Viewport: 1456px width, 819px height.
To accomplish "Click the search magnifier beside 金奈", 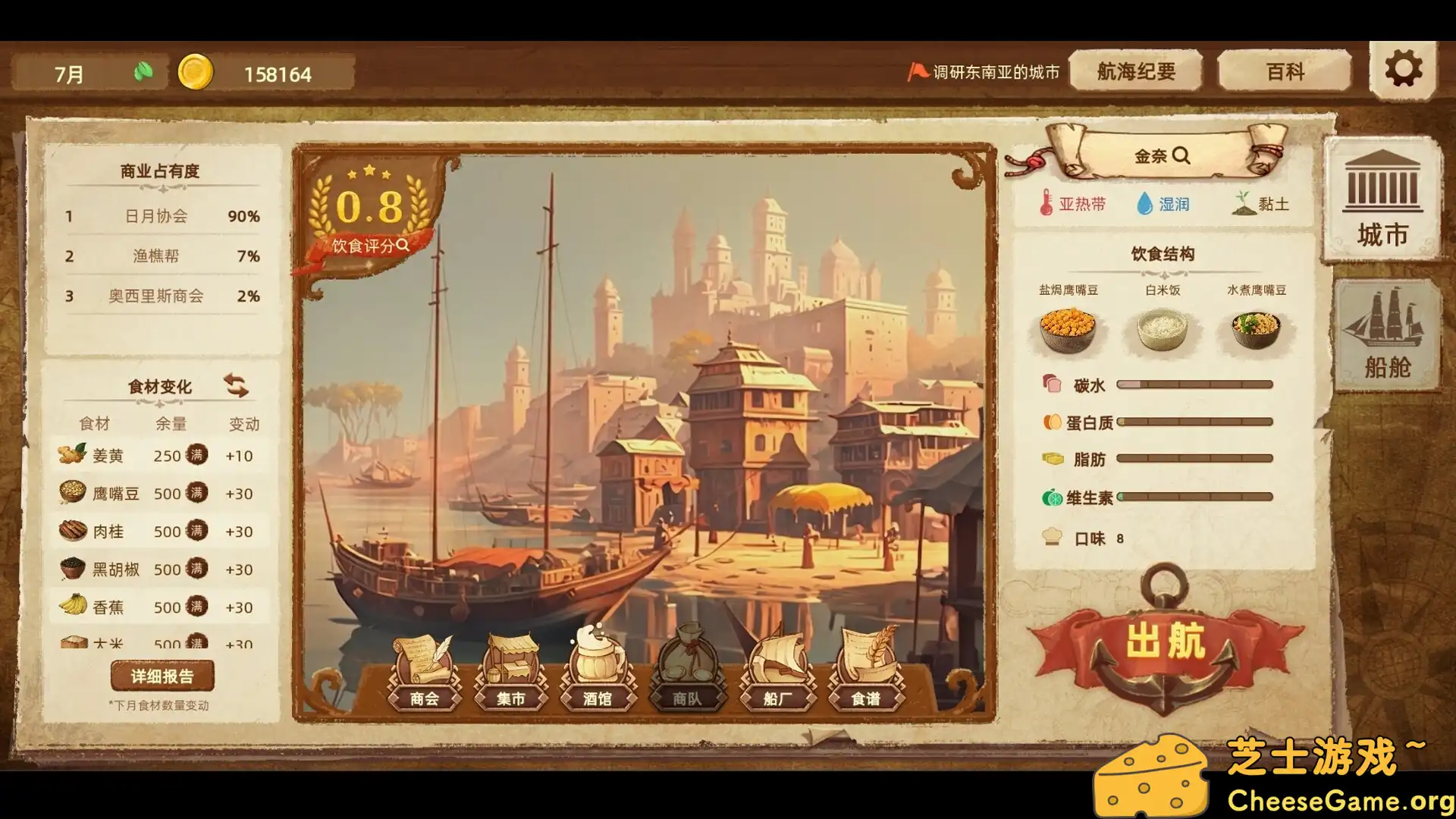I will pyautogui.click(x=1181, y=155).
